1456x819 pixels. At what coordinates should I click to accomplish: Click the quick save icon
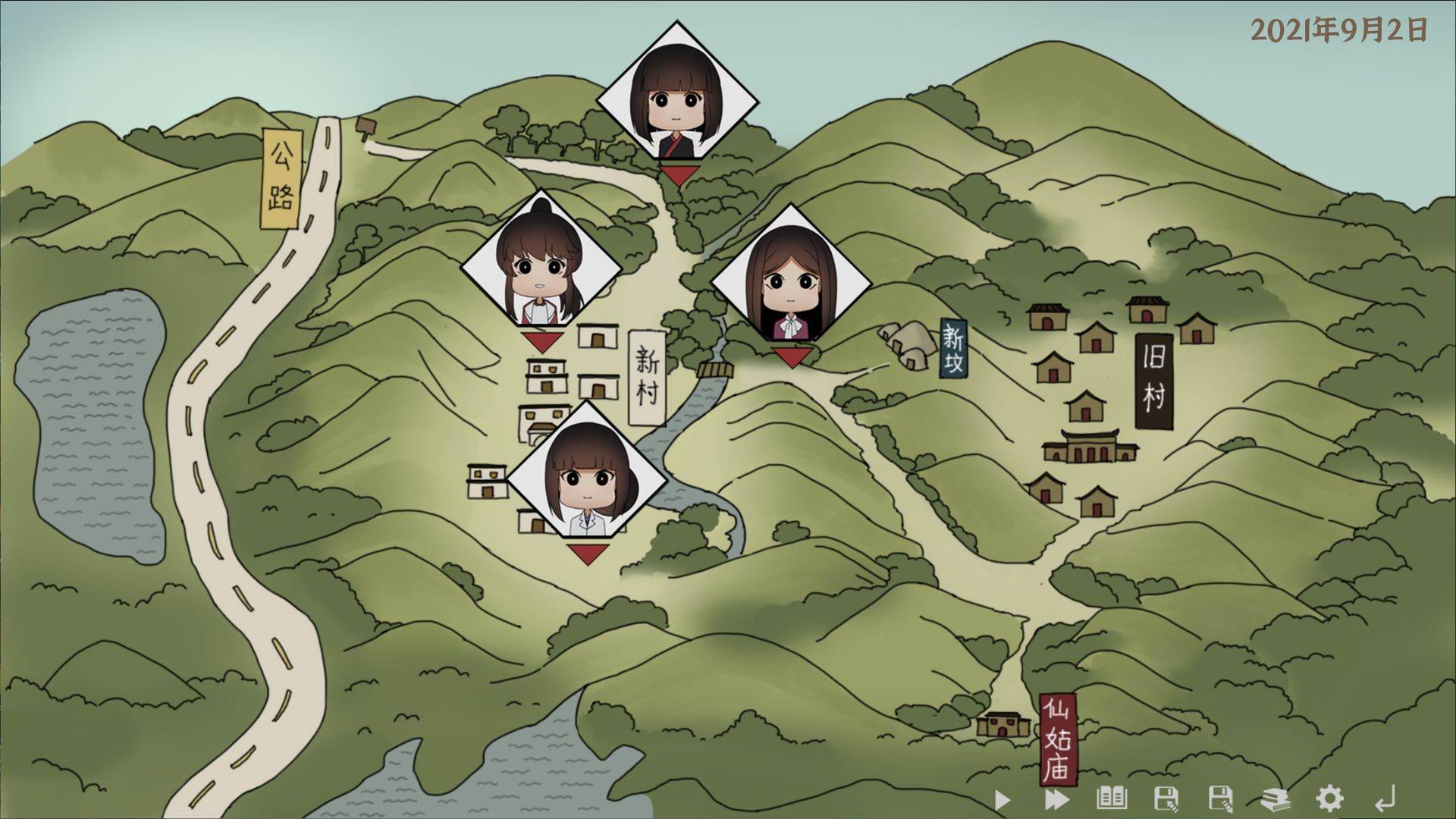pyautogui.click(x=1166, y=798)
